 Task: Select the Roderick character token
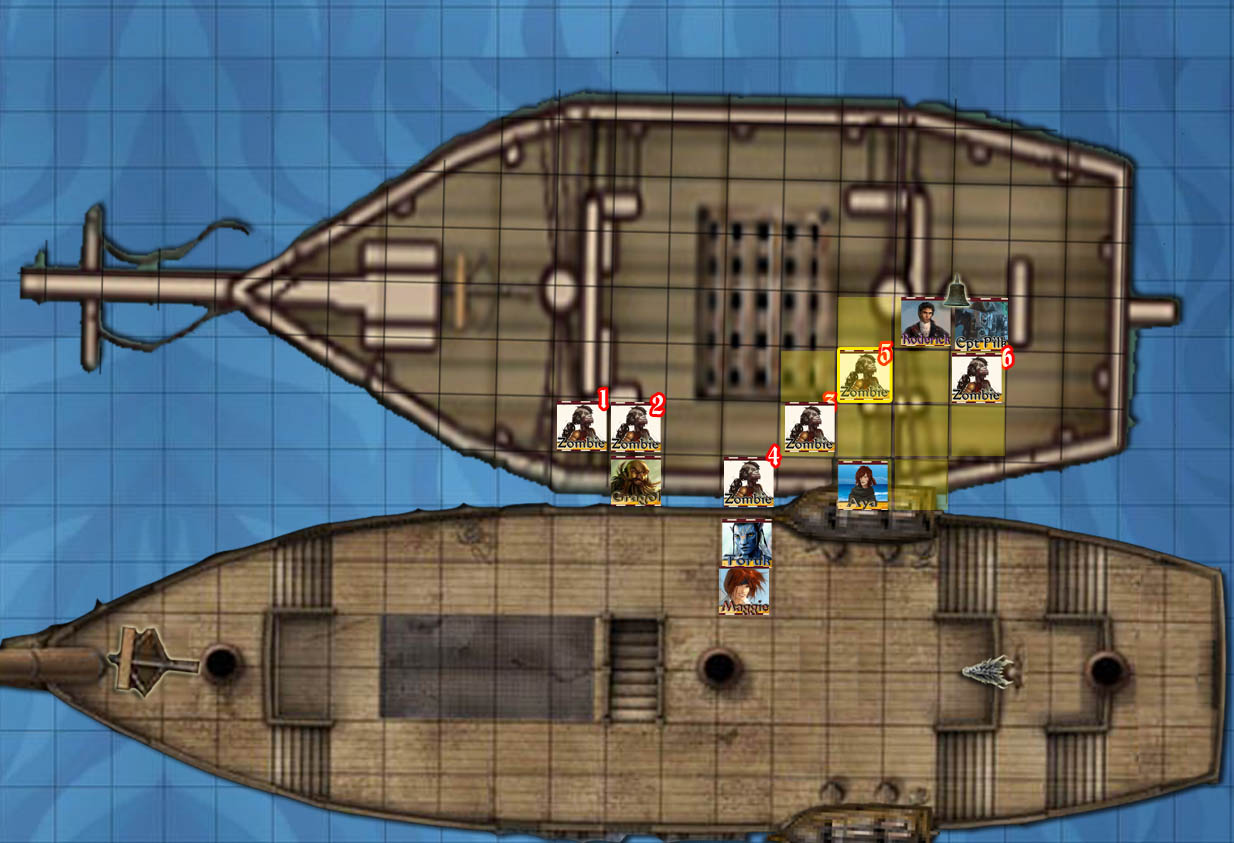925,322
